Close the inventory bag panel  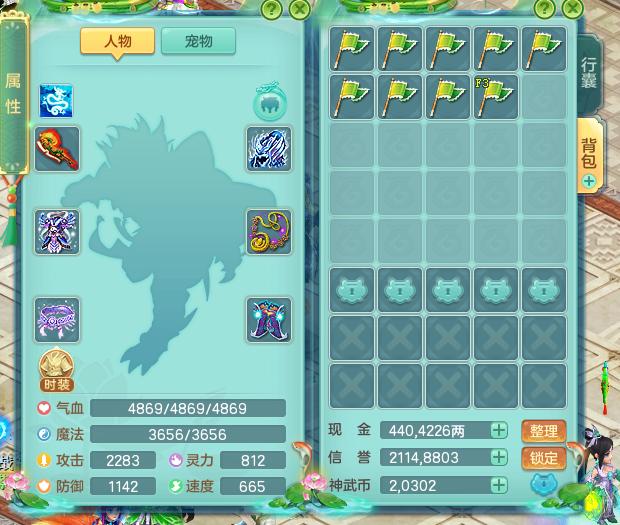tap(573, 10)
